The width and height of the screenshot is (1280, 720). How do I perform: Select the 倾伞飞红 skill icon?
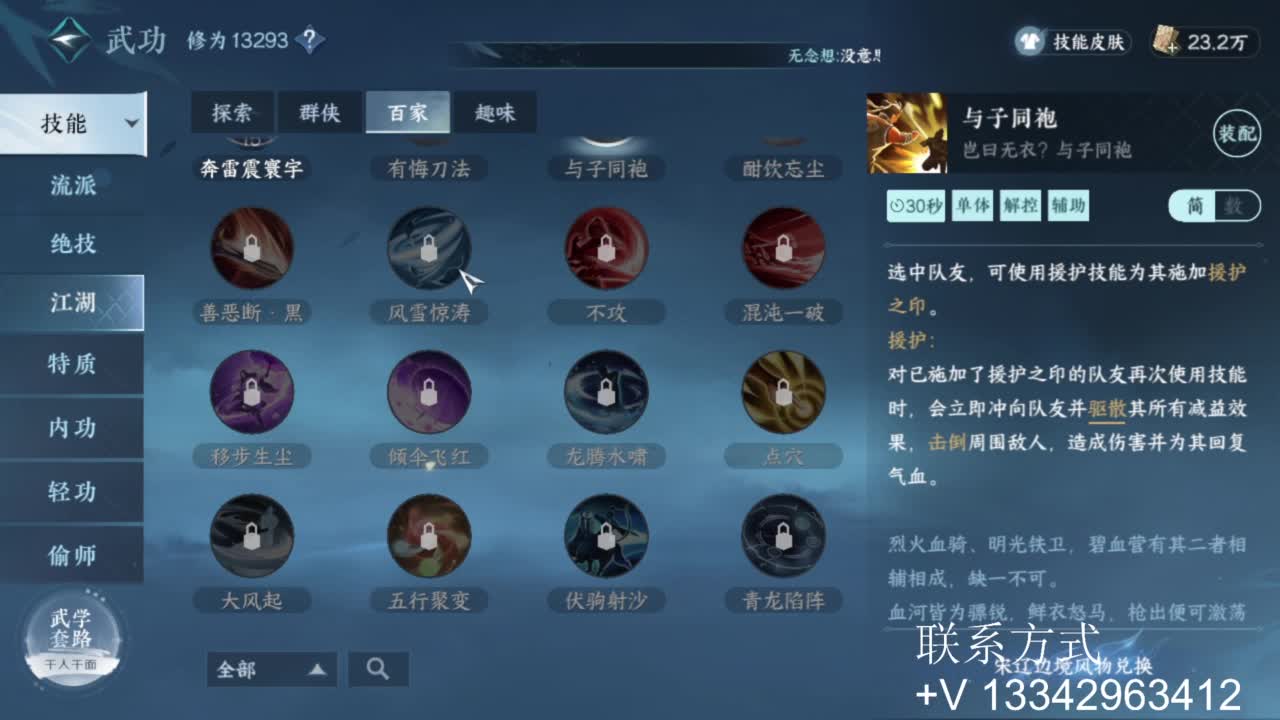(429, 393)
